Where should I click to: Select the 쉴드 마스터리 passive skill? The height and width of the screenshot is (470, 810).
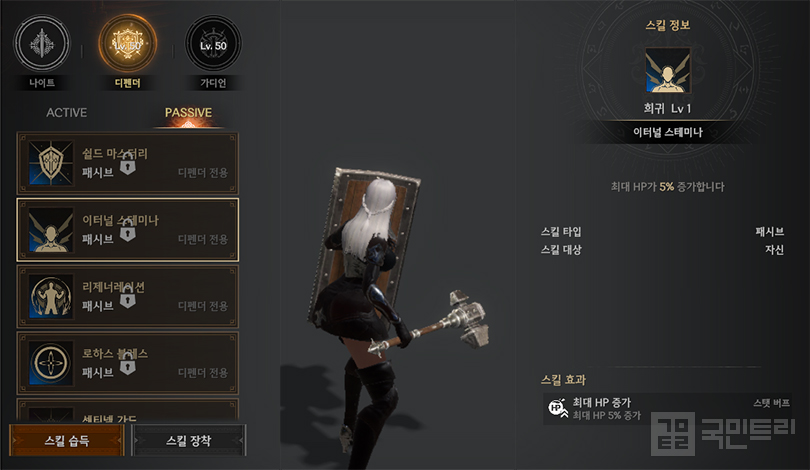[128, 162]
